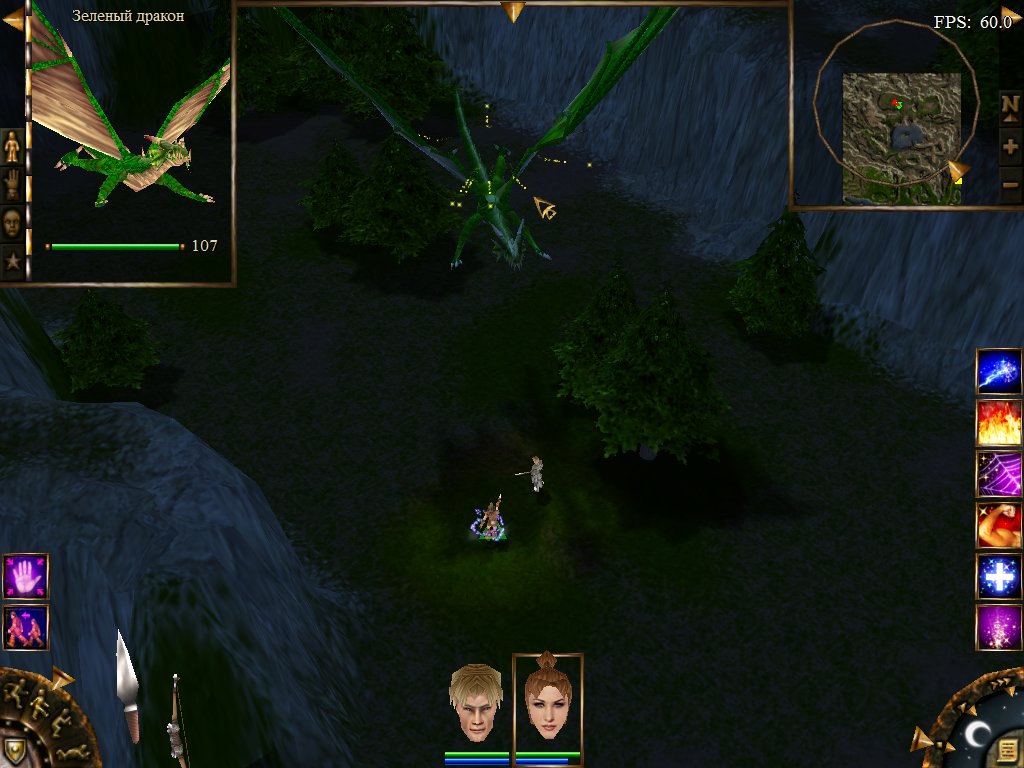
Task: Switch to the star tab
Action: pos(12,261)
